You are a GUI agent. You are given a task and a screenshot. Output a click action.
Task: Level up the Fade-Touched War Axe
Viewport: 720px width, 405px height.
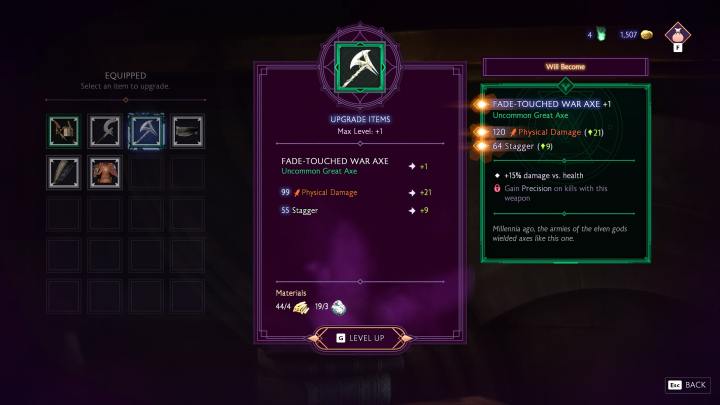360,338
